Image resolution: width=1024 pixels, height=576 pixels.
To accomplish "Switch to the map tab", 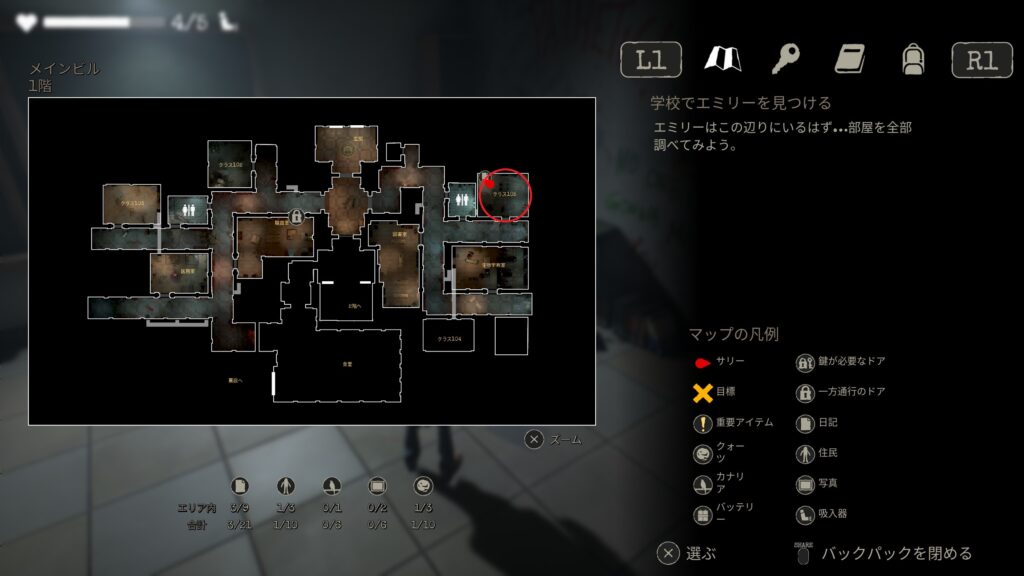I will [721, 59].
